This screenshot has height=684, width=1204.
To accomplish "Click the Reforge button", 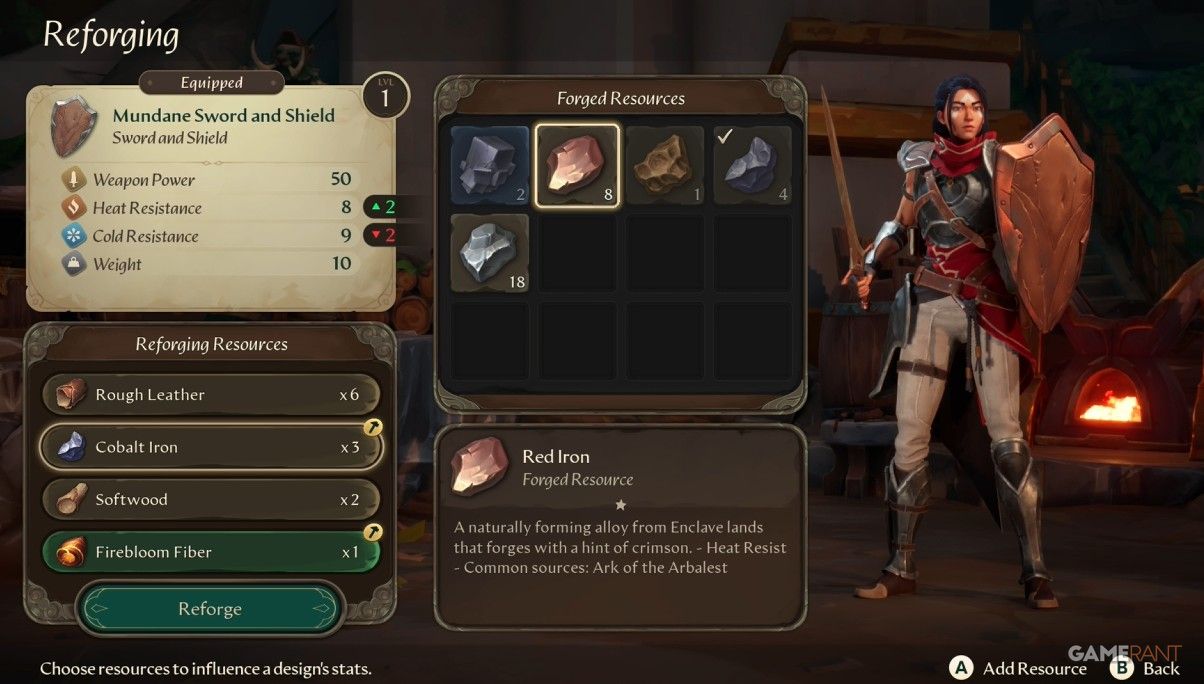I will 210,609.
